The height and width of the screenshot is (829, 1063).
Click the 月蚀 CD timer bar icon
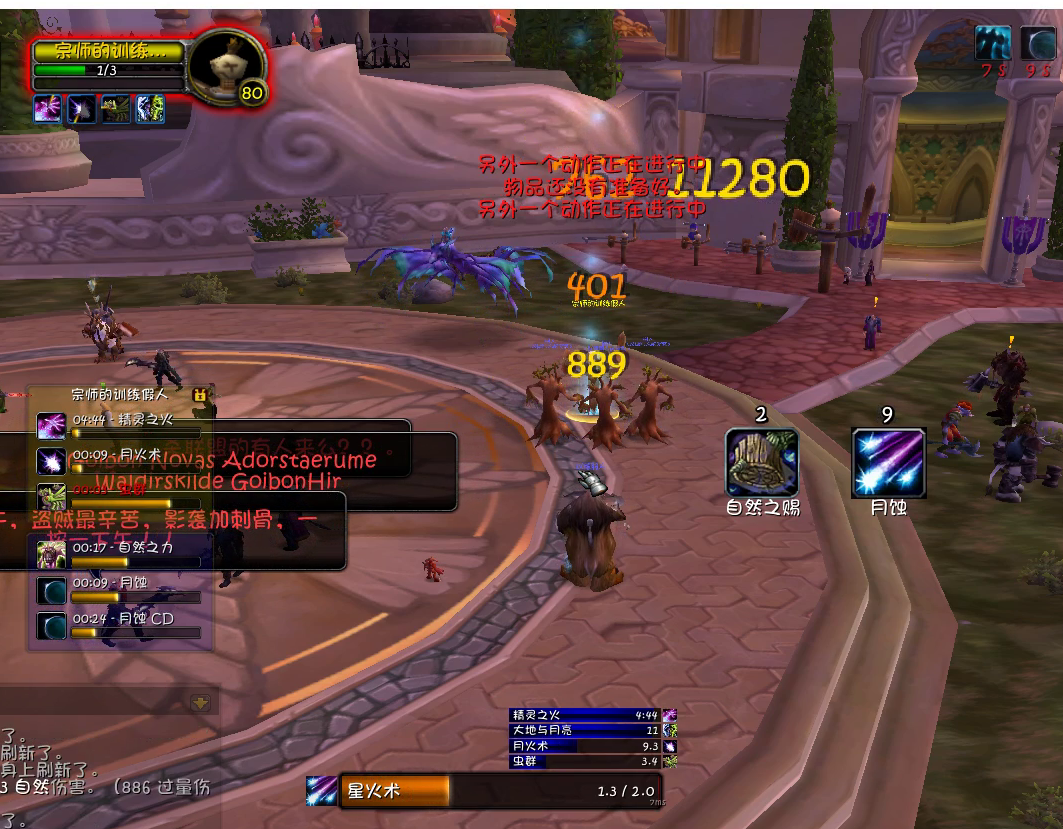tap(51, 625)
